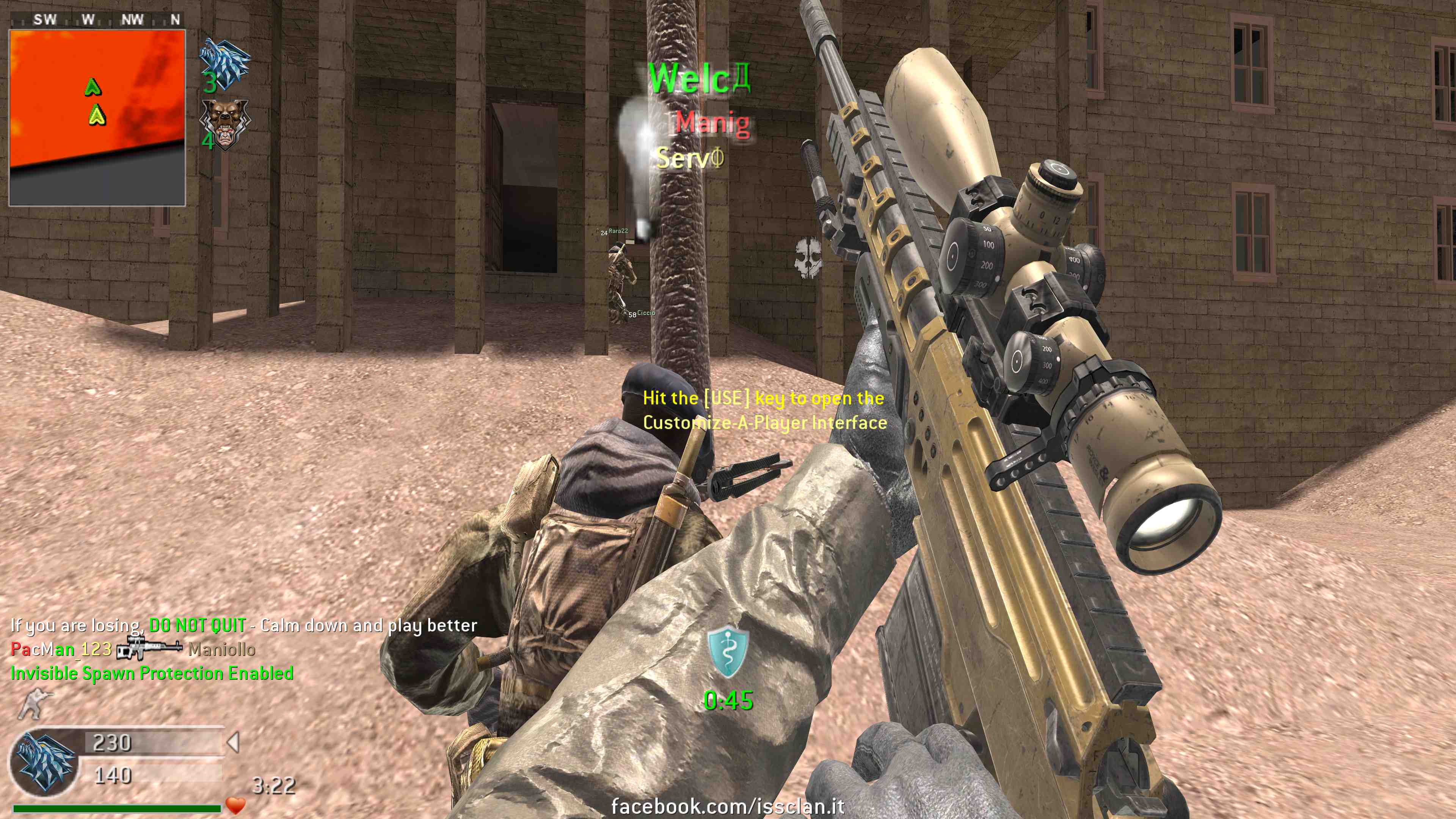Select the brown bulldog team icon
The height and width of the screenshot is (819, 1456).
point(225,124)
